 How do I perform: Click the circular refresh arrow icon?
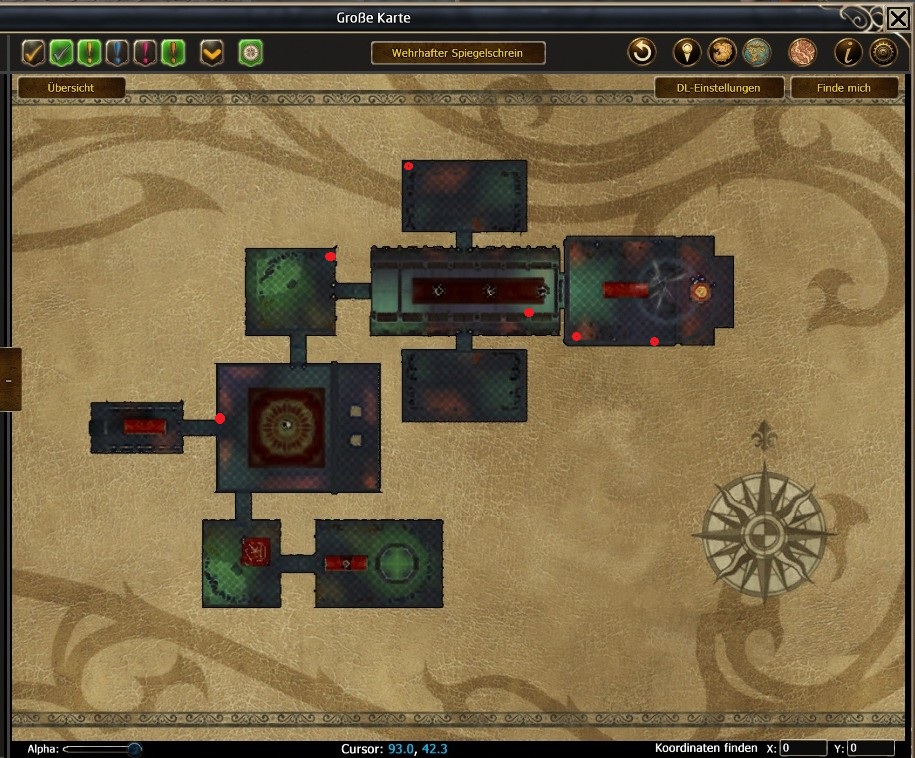coord(641,52)
